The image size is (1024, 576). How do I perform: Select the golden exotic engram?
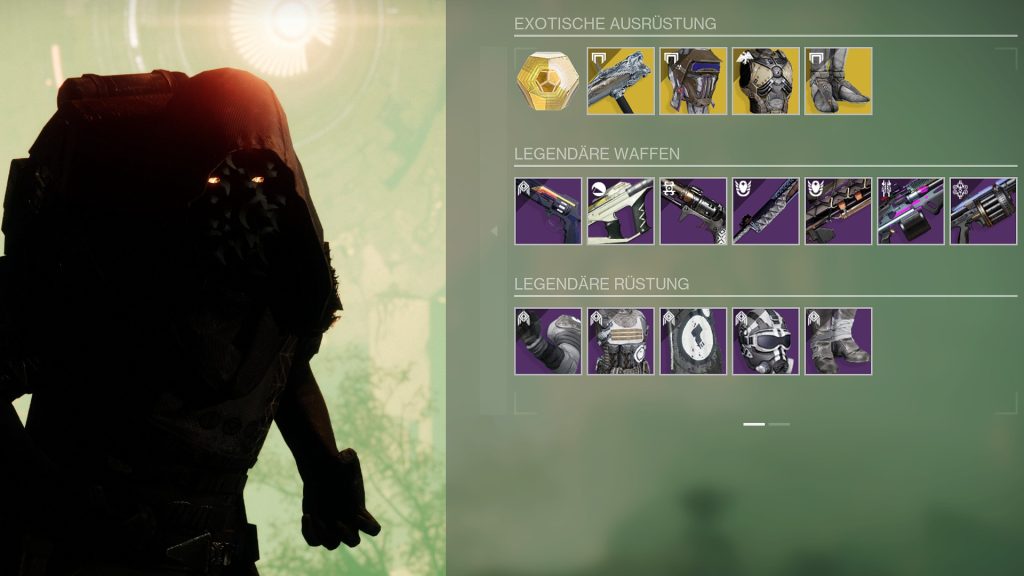(x=548, y=81)
